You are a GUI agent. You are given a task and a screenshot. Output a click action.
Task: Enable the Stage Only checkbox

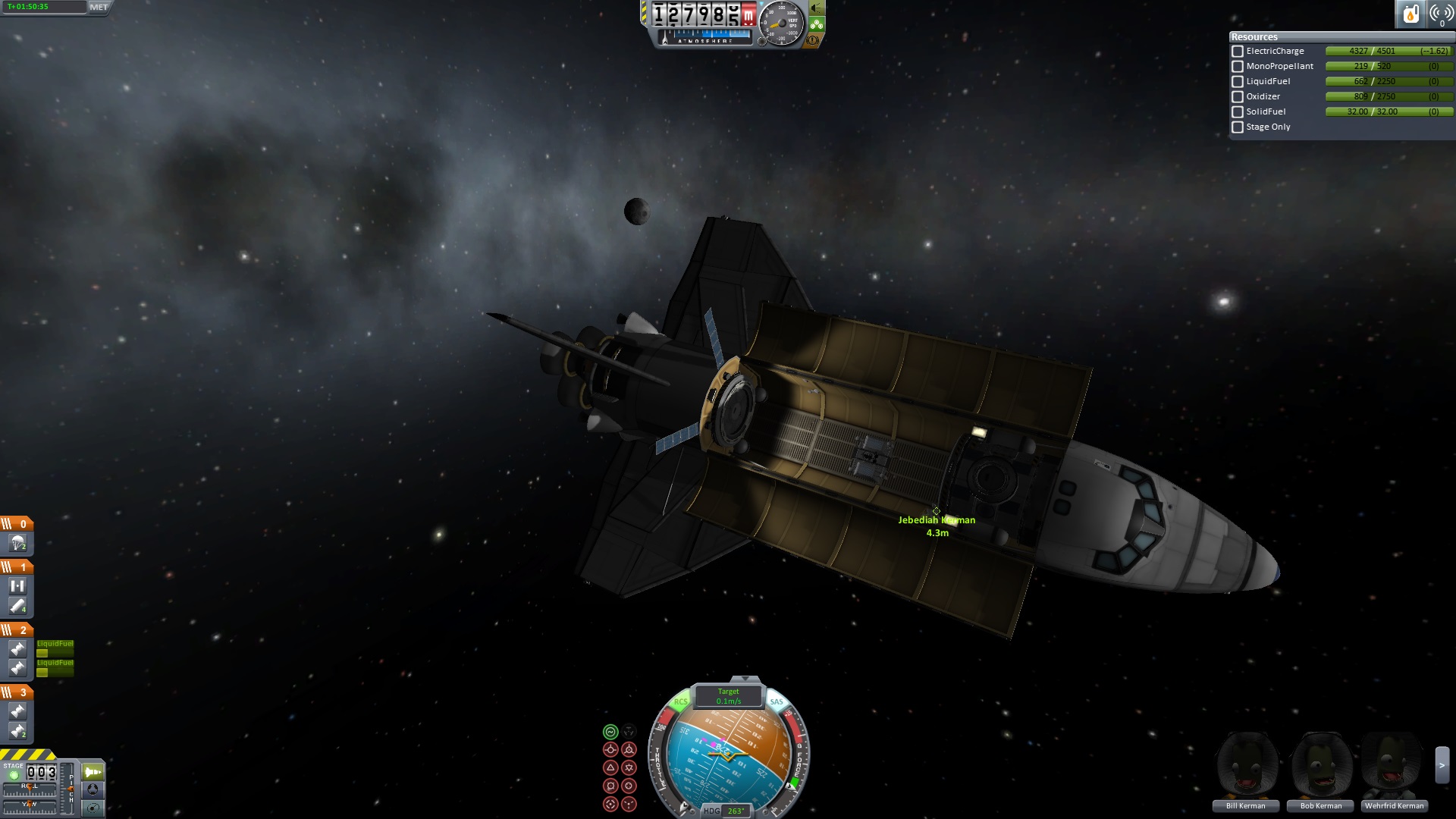point(1238,127)
